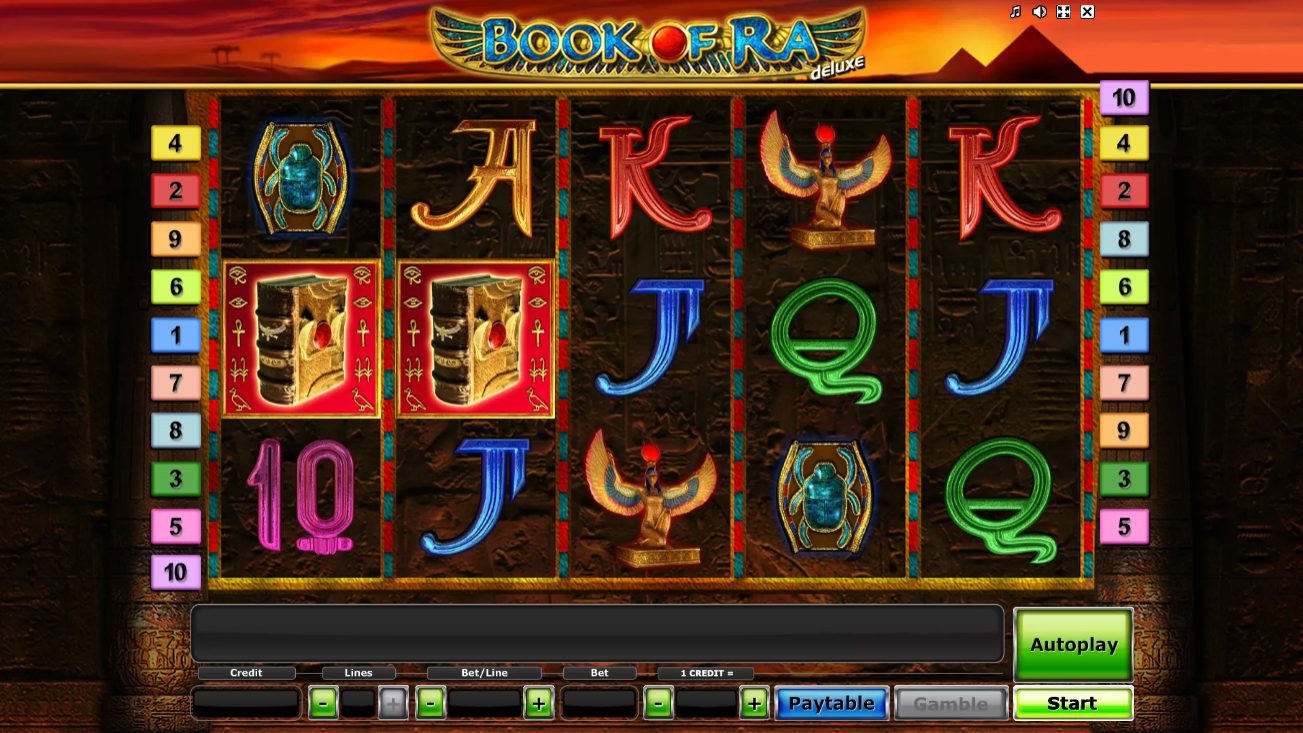Toggle the background music off
Viewport: 1303px width, 733px height.
tap(1014, 12)
